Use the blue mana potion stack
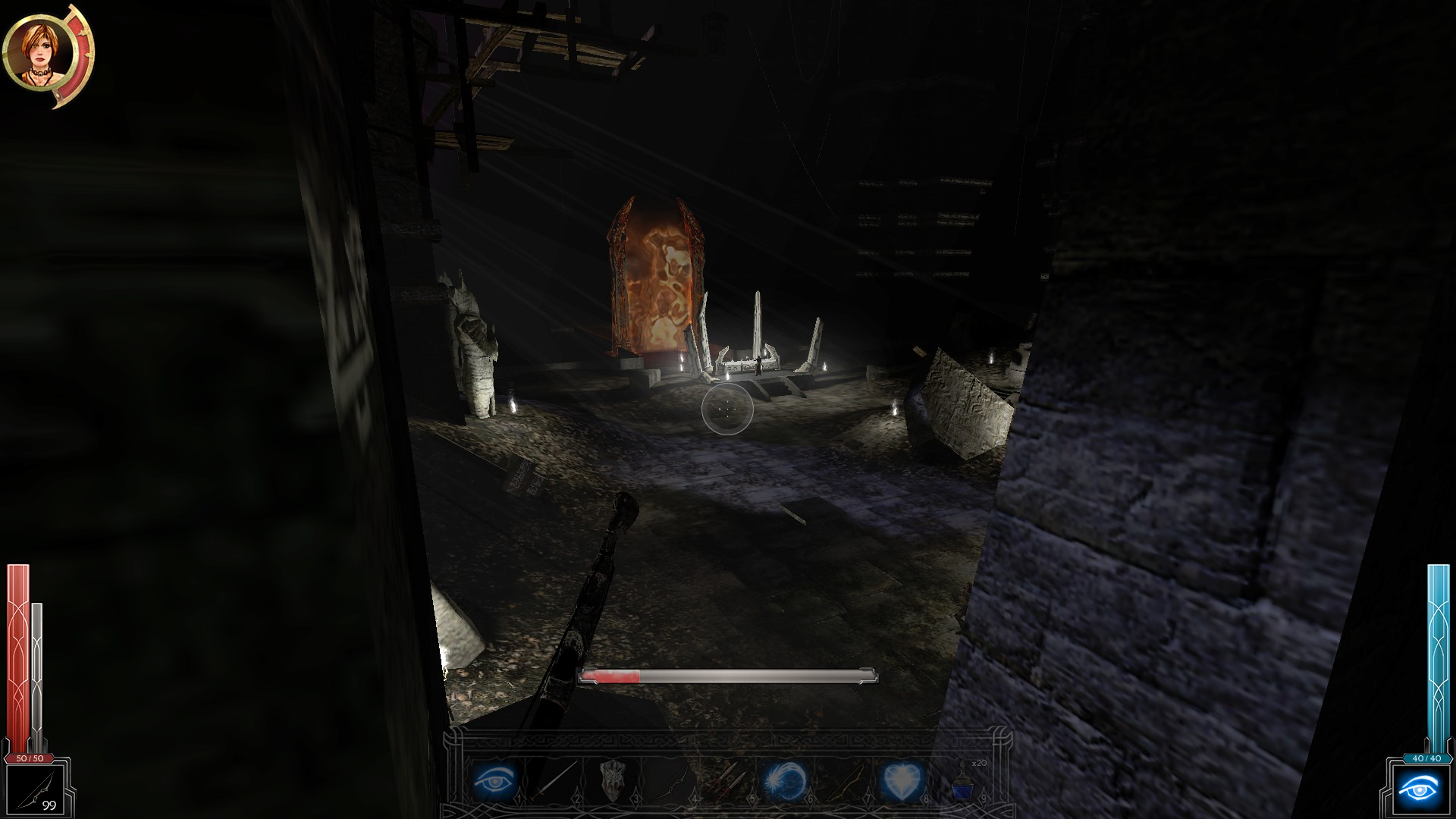The image size is (1456, 819). point(962,783)
